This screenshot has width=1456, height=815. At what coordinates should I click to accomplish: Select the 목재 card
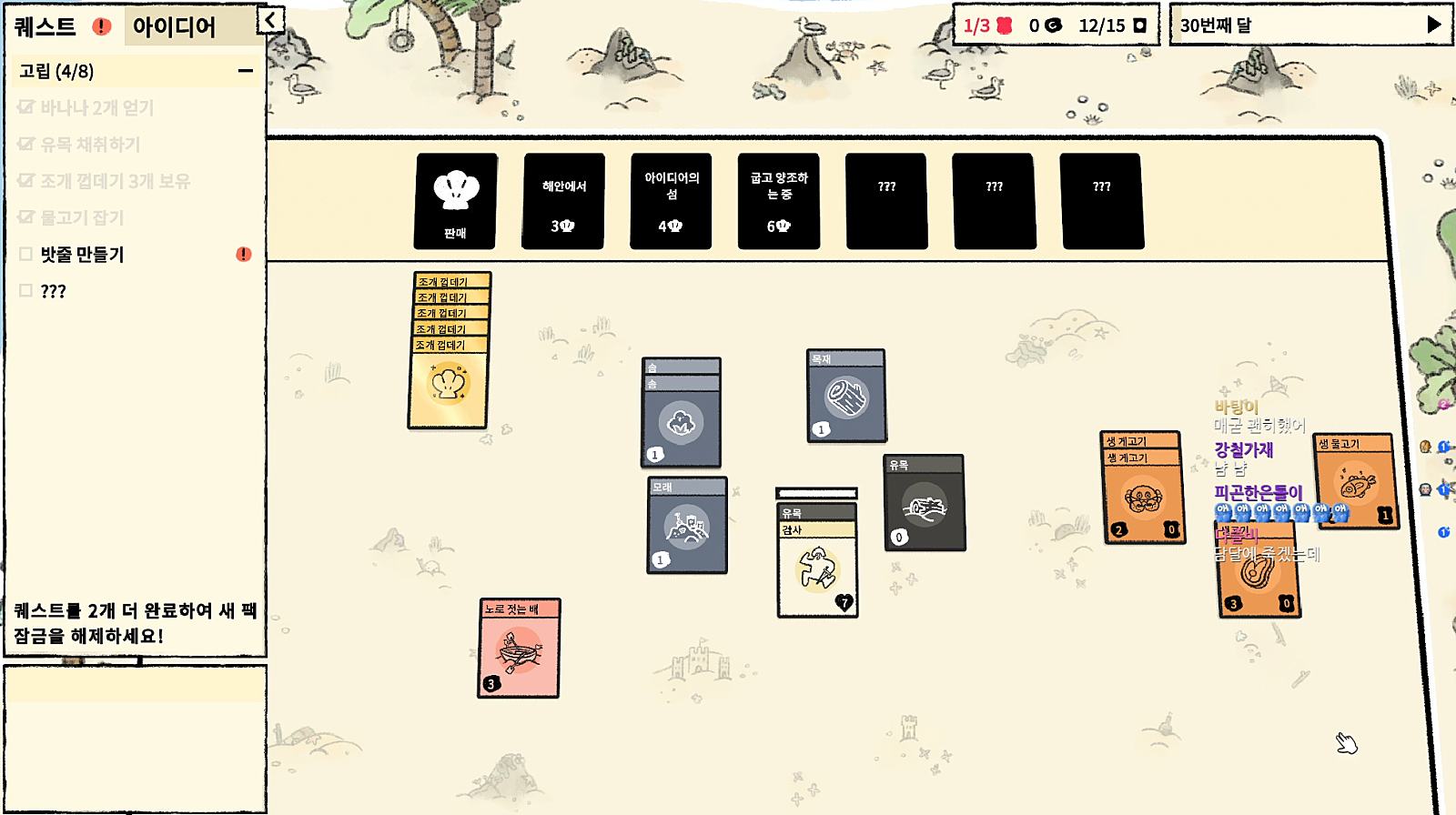point(846,398)
